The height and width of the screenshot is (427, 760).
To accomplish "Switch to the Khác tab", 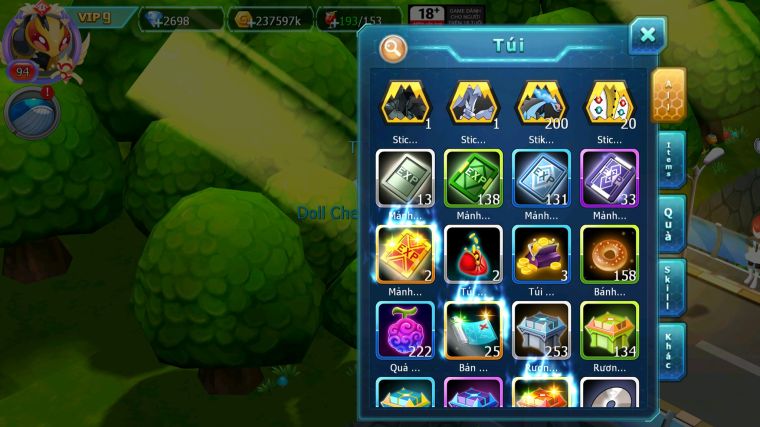I will [671, 352].
